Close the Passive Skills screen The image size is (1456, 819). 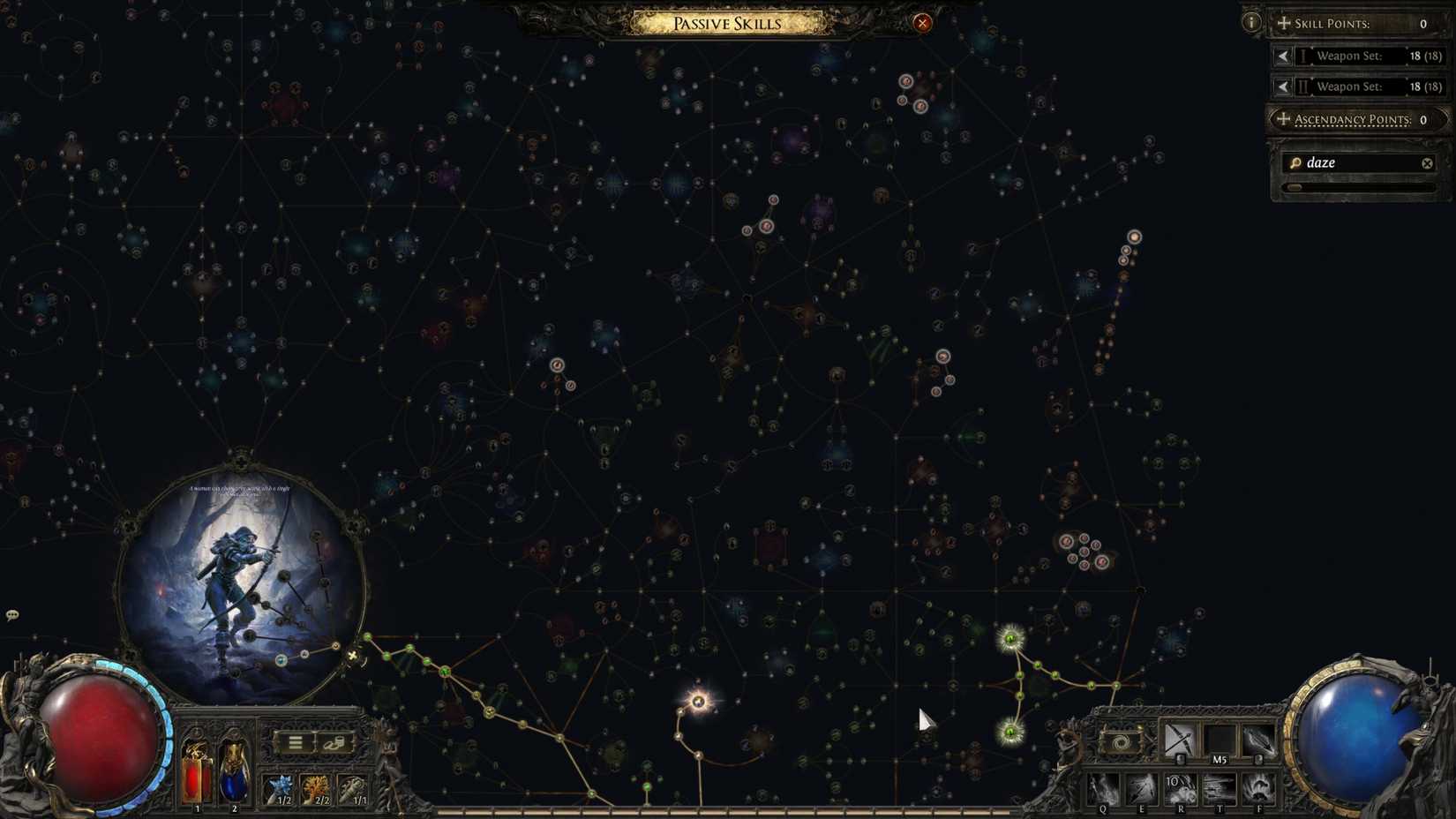922,23
